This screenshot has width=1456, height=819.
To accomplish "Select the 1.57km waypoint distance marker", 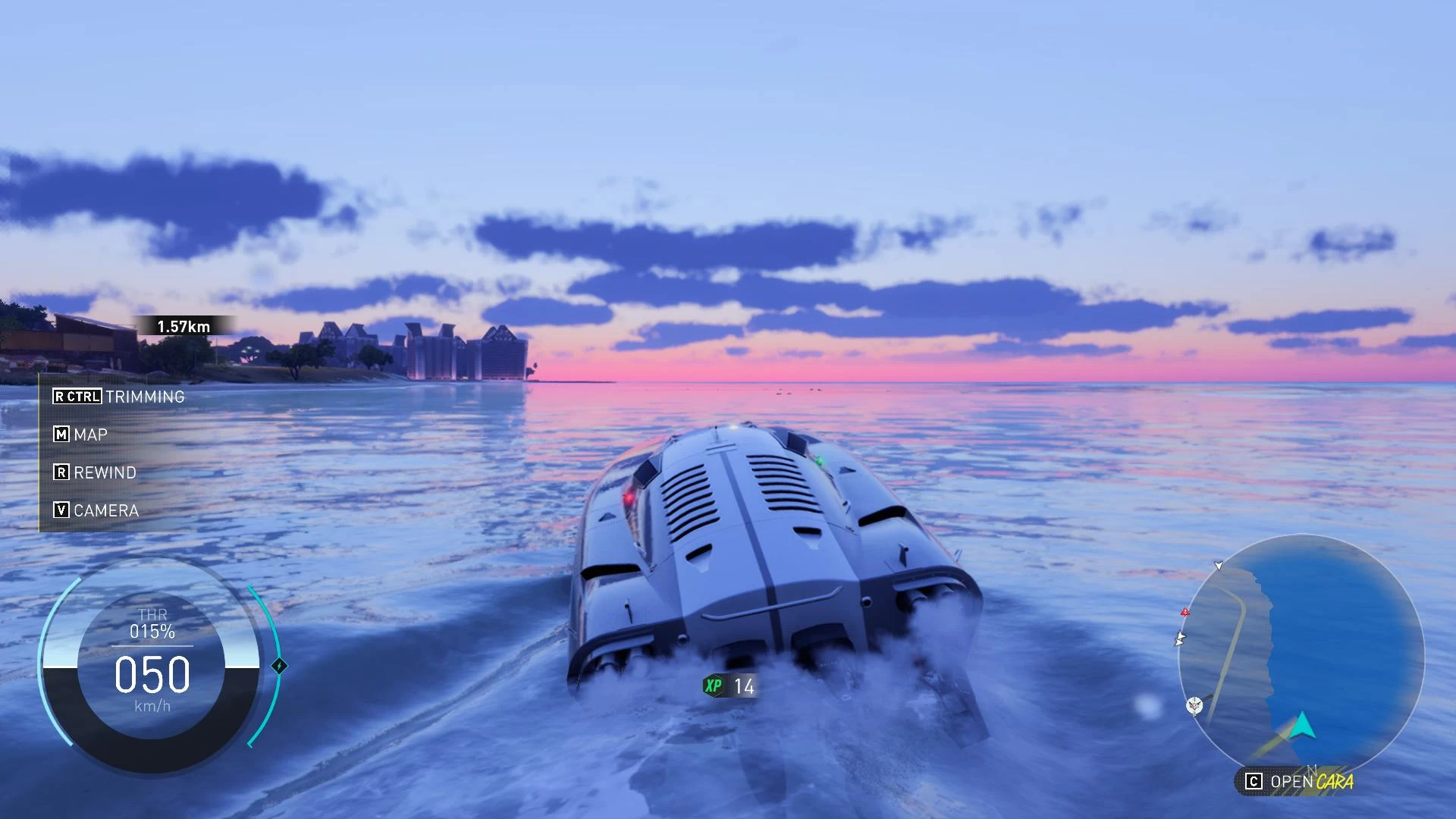I will [x=184, y=327].
